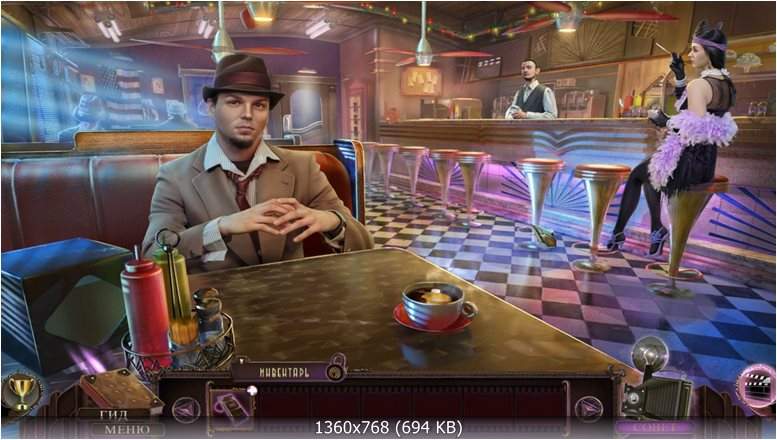Open the guide book labeled ГИД
This screenshot has height=440, width=777.
(111, 393)
